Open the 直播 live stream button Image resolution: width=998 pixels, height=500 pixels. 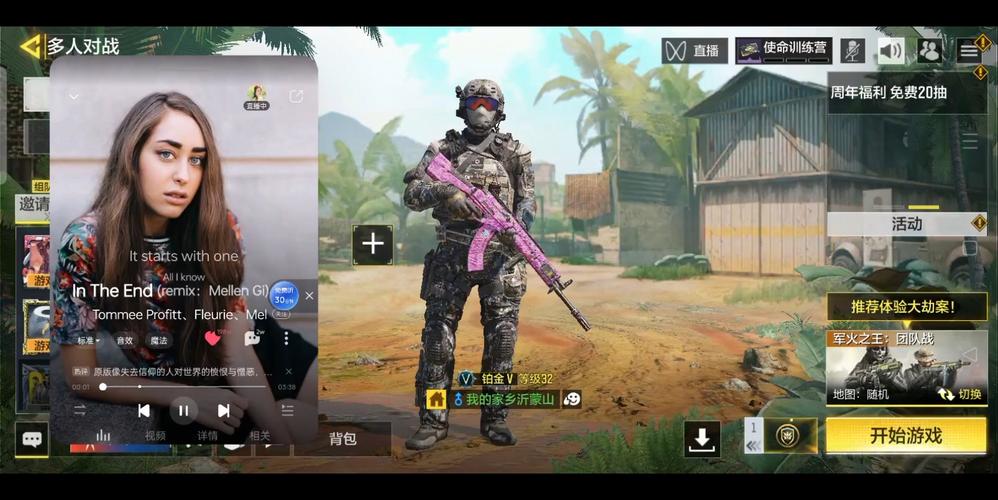(x=694, y=50)
